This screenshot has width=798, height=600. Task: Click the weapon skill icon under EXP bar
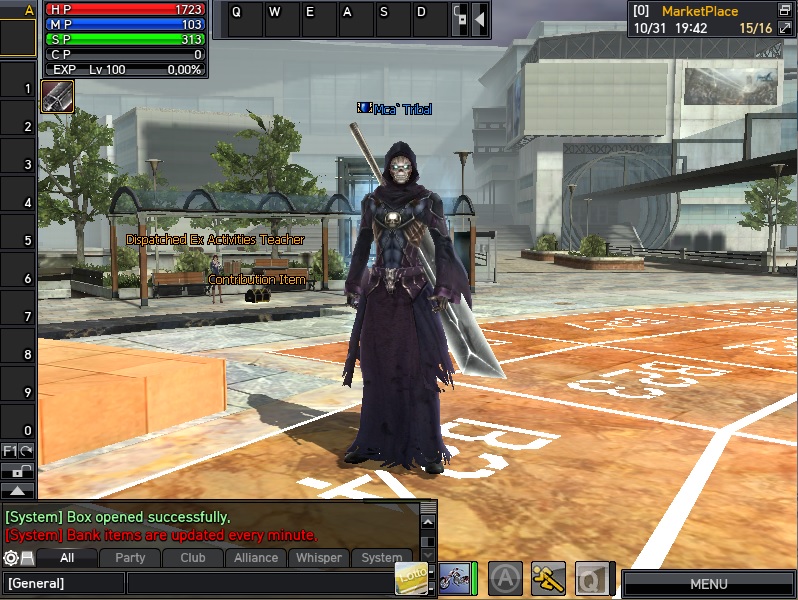(57, 96)
